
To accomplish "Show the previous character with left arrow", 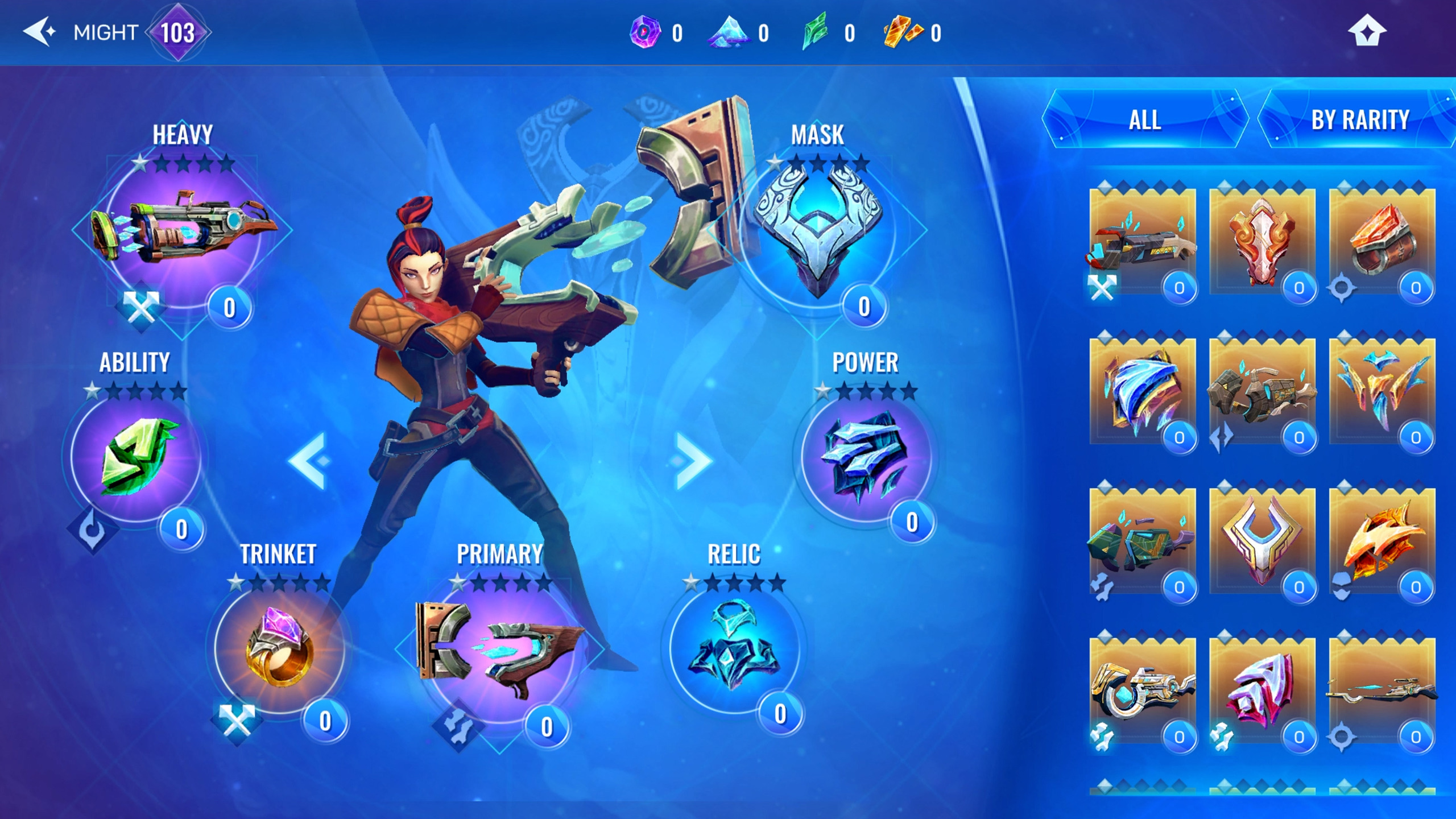I will 308,461.
